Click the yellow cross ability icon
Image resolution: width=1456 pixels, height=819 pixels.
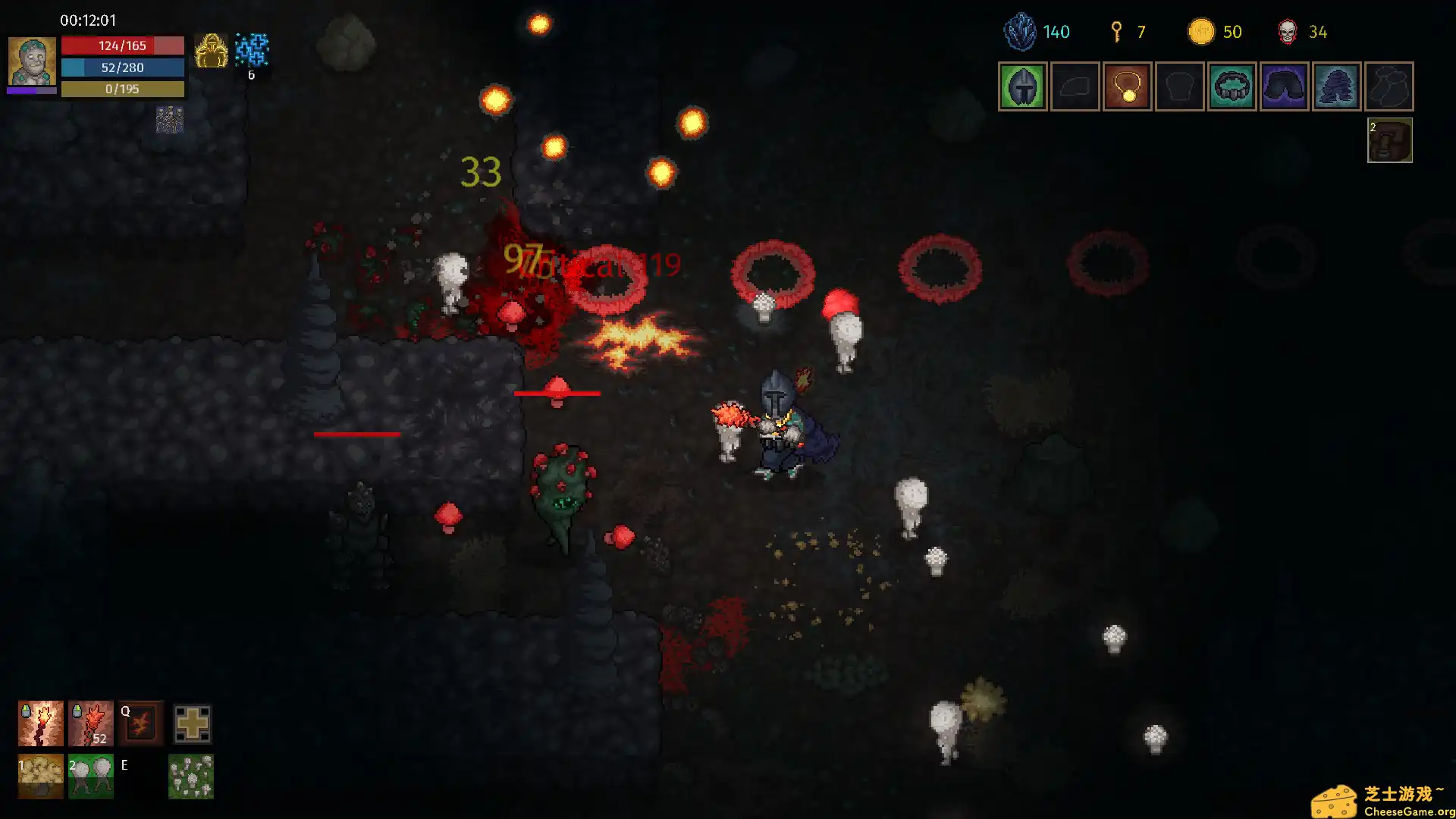pyautogui.click(x=192, y=723)
